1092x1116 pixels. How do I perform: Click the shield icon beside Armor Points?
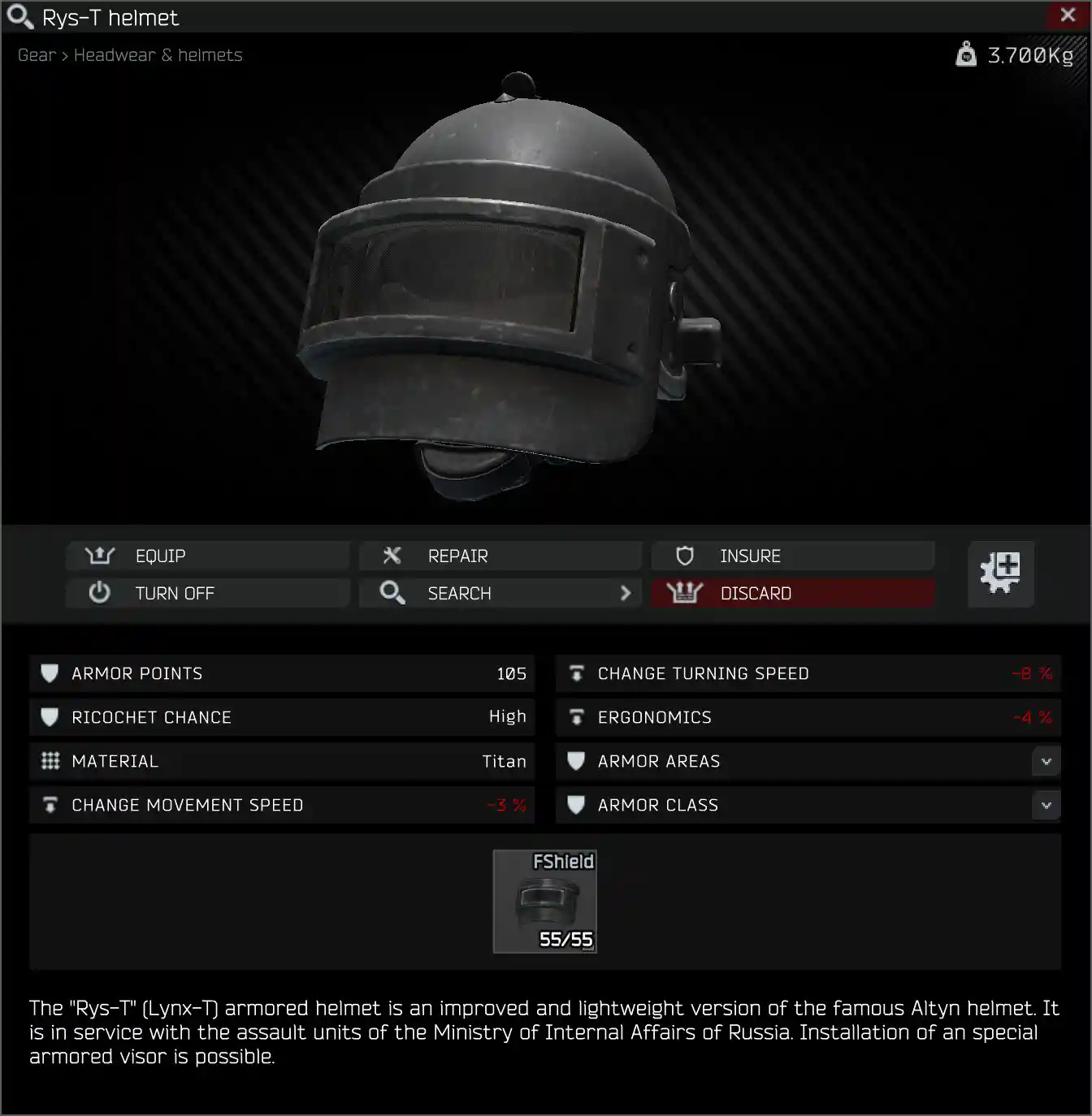pos(50,673)
